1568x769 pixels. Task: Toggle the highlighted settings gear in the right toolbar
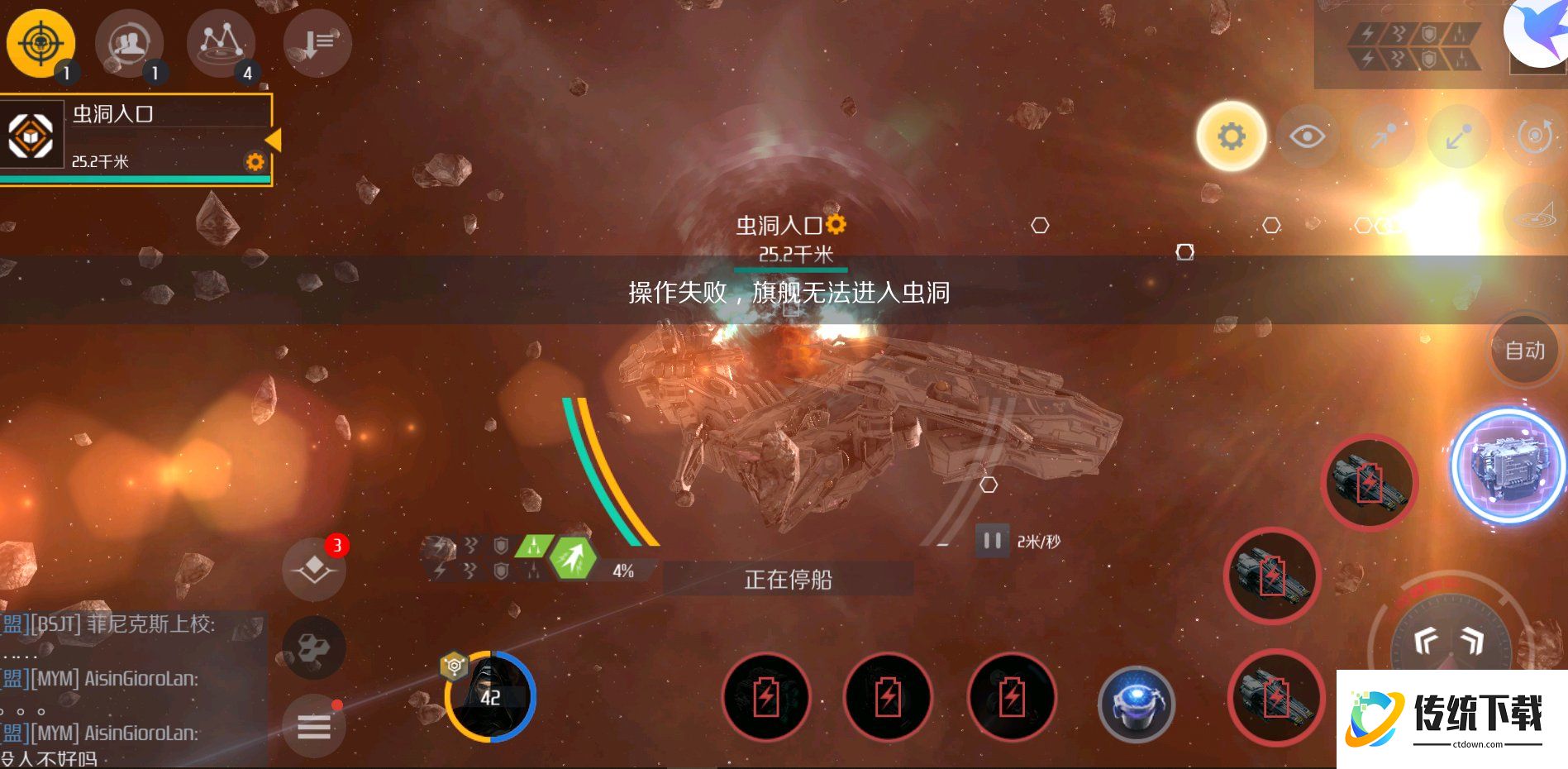pos(1231,136)
